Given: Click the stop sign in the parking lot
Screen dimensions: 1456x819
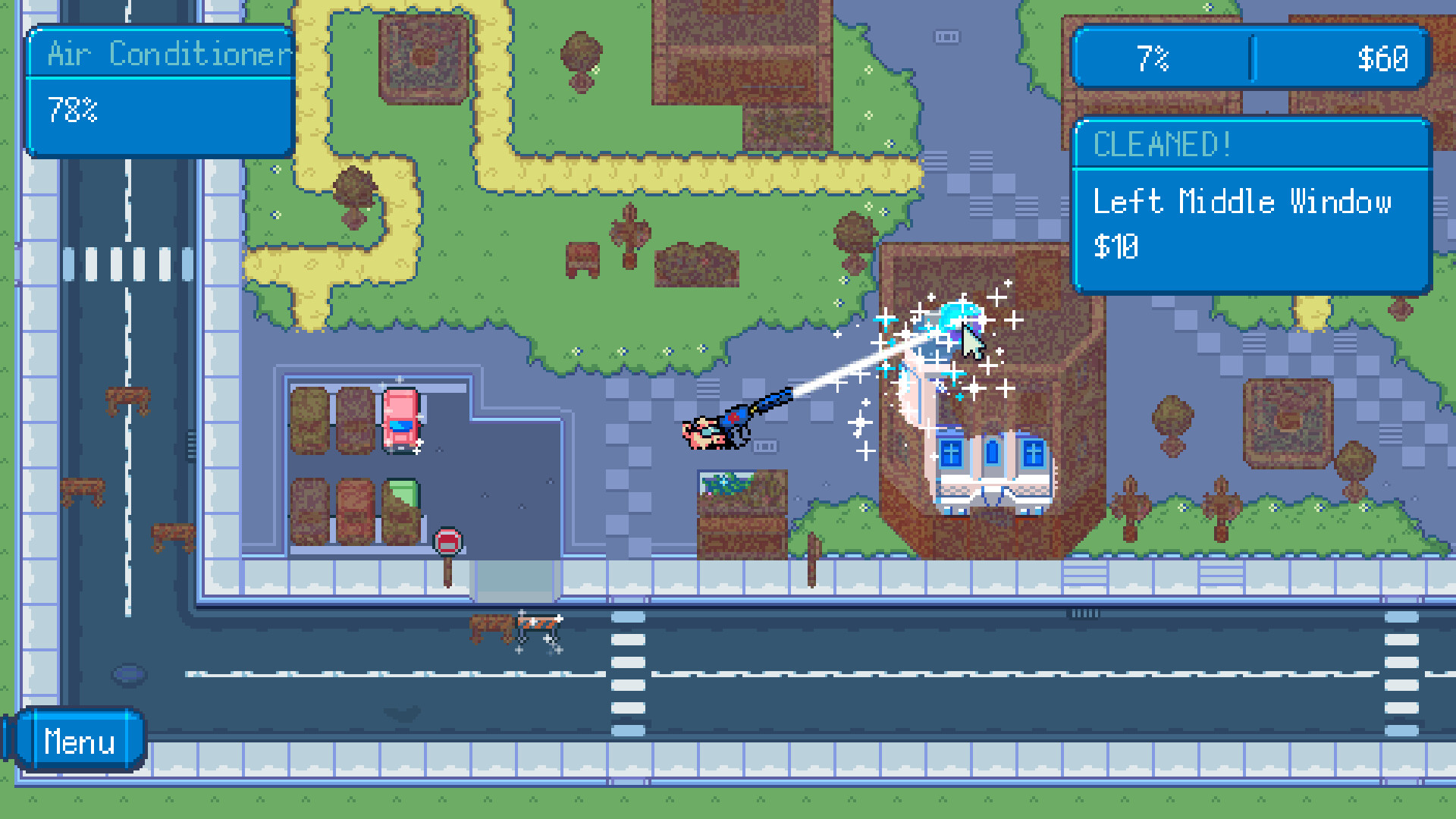Looking at the screenshot, I should [449, 540].
